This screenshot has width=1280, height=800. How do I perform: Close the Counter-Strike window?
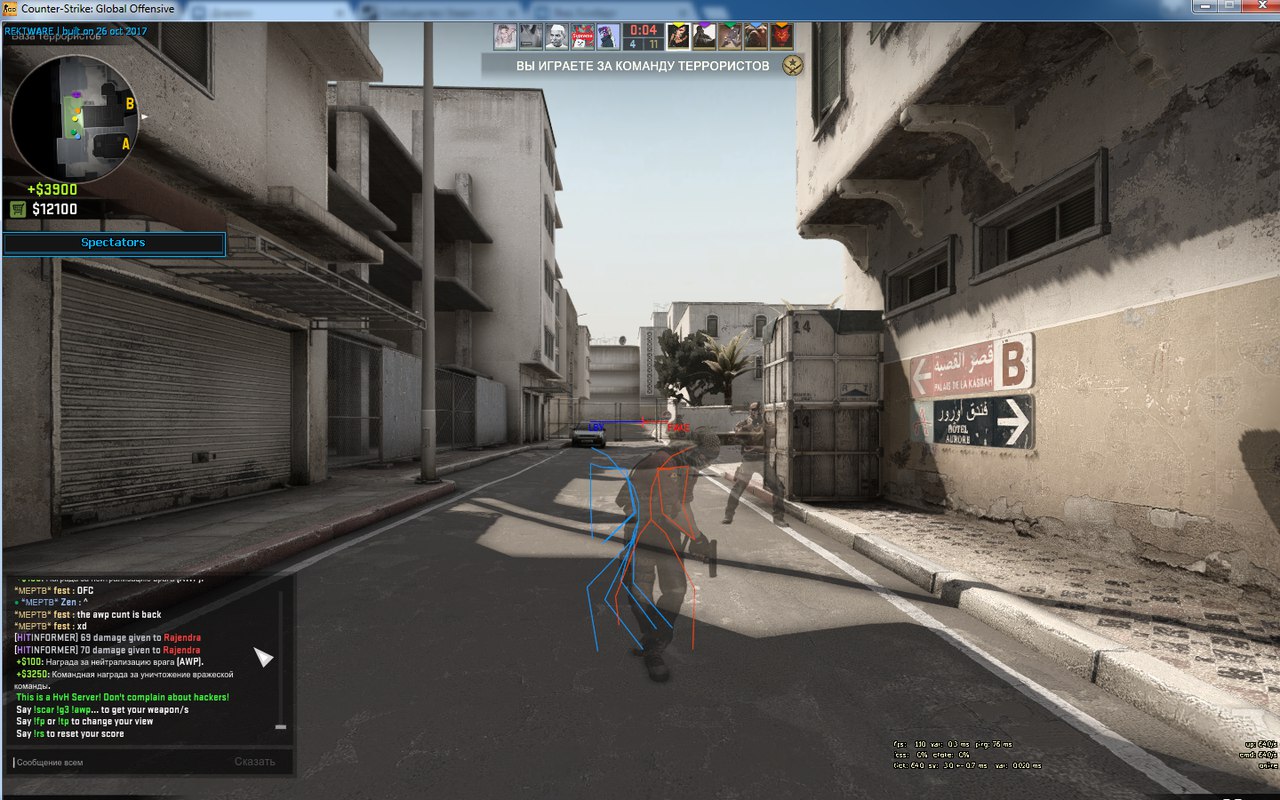tap(1257, 7)
